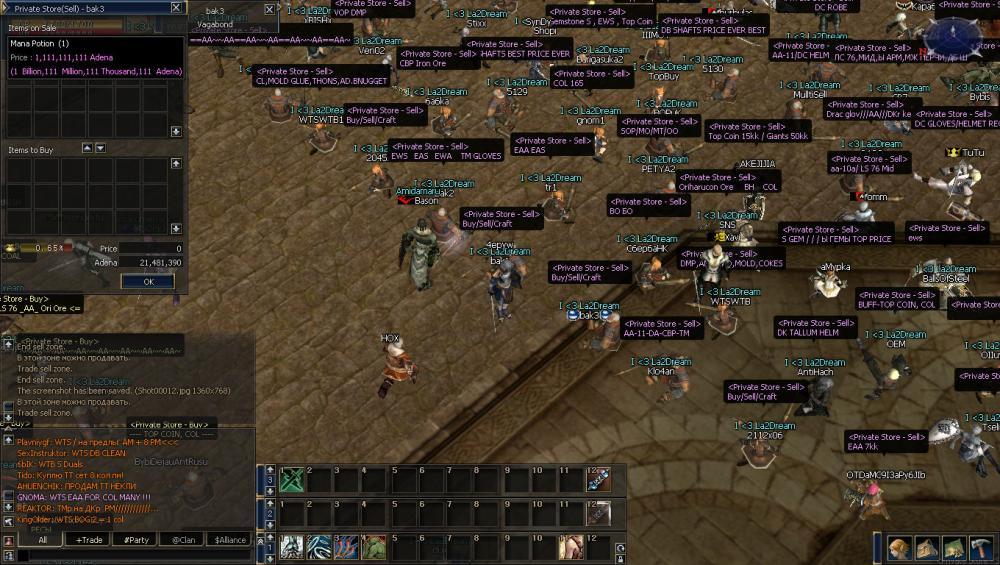
Task: Confirm the private store with OK
Action: tap(147, 281)
